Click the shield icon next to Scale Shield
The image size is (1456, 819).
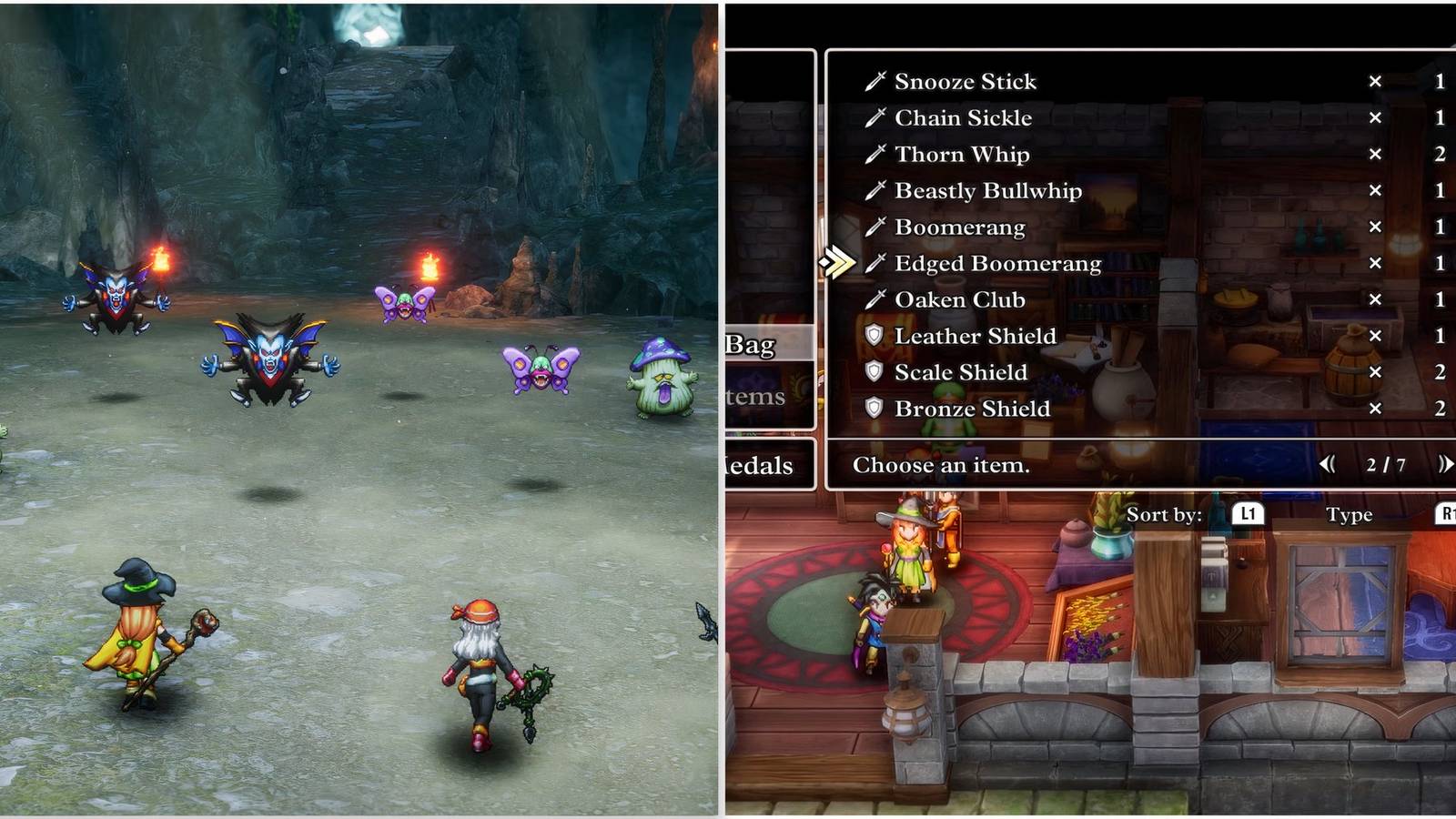tap(873, 372)
